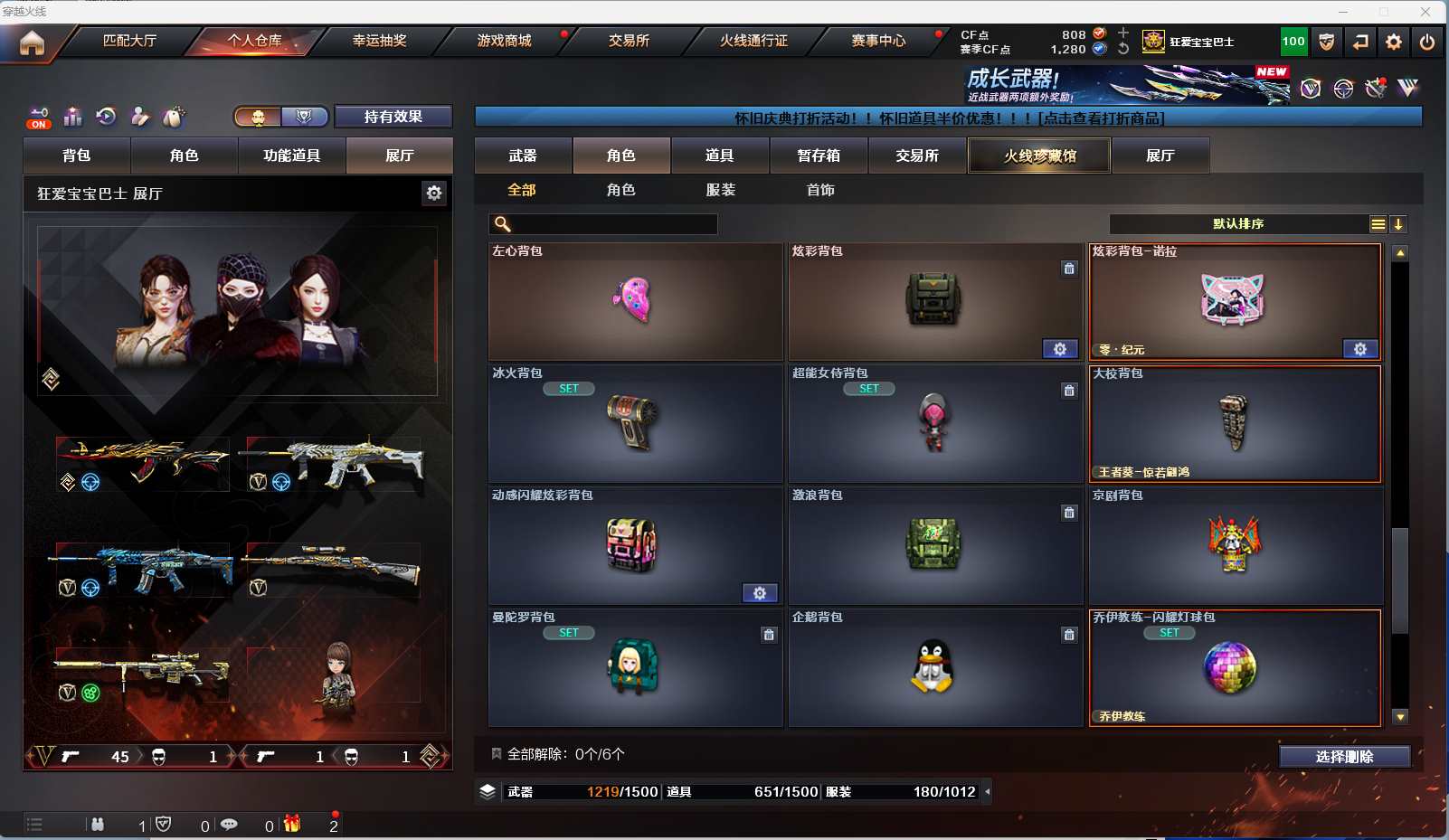Open the 默认排序 sort dropdown

point(1238,224)
